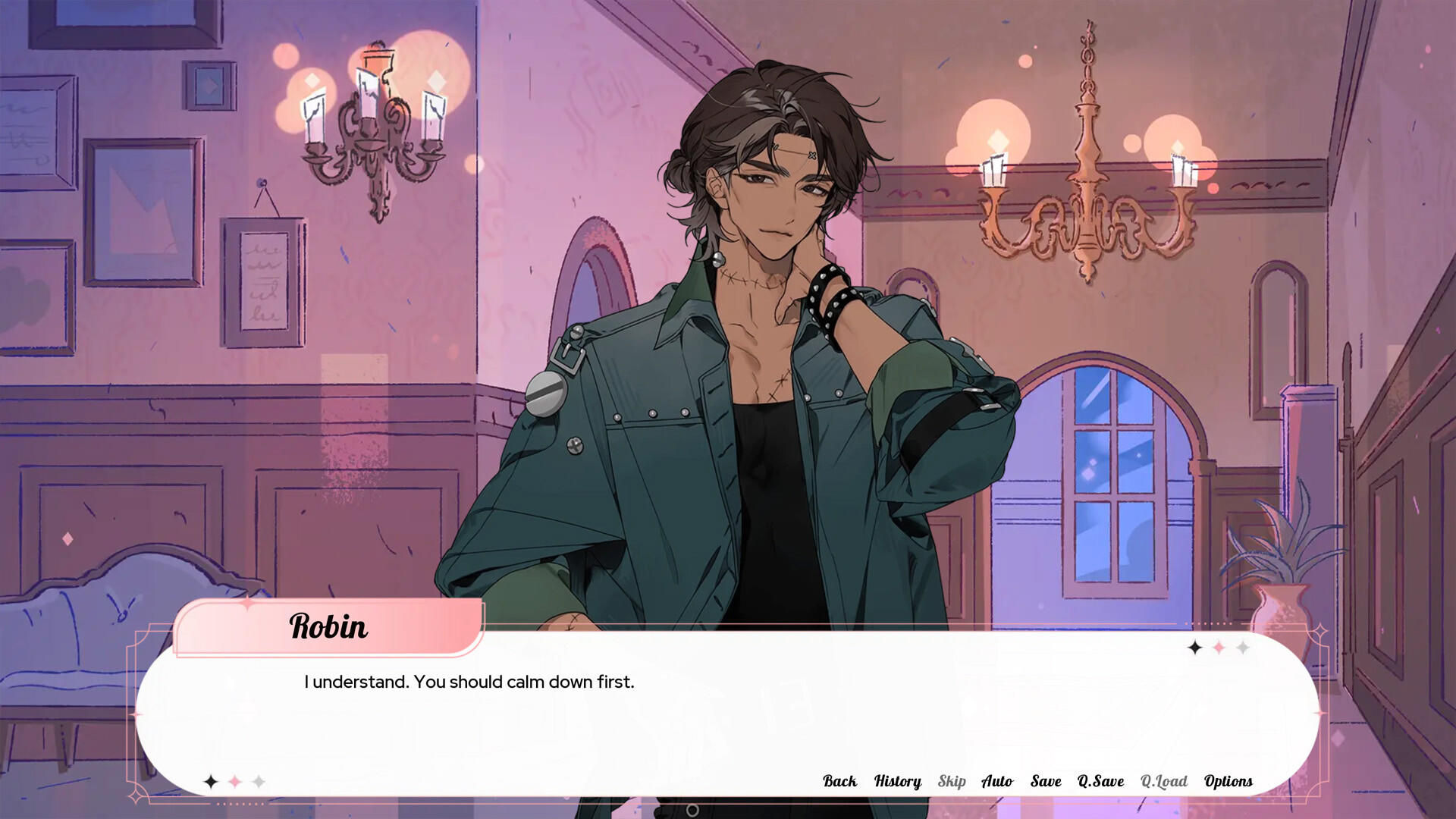The width and height of the screenshot is (1456, 819).
Task: Click the pink star at the dialogue box's top-right
Action: click(x=1219, y=648)
